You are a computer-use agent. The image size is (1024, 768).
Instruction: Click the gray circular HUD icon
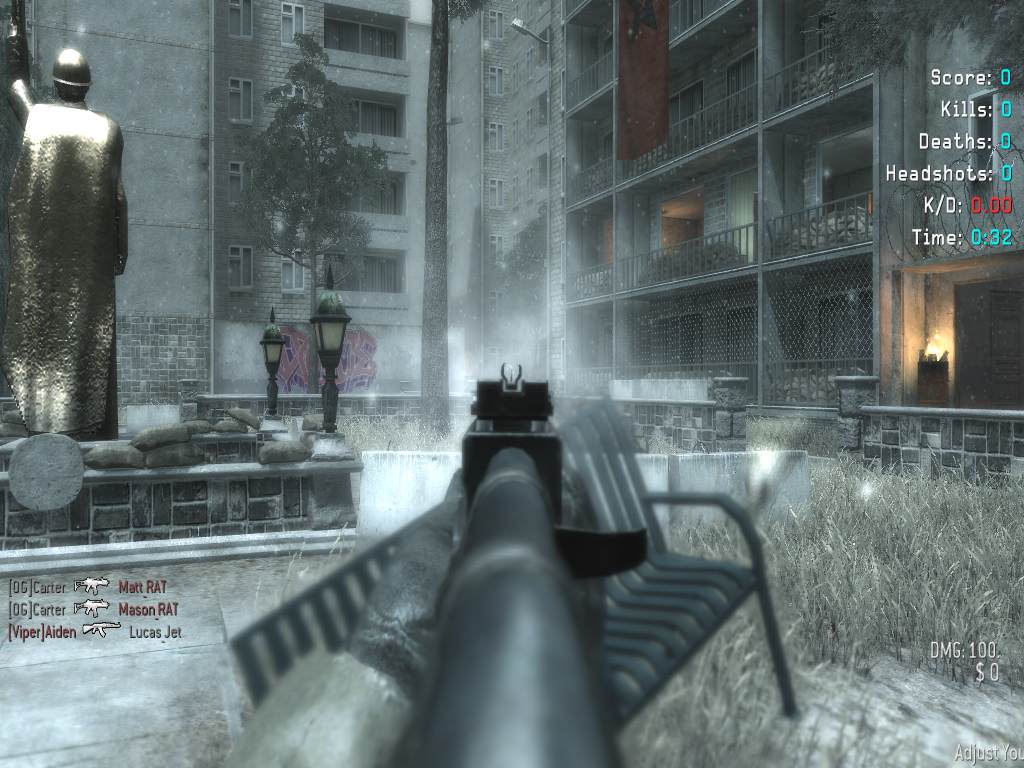(46, 472)
